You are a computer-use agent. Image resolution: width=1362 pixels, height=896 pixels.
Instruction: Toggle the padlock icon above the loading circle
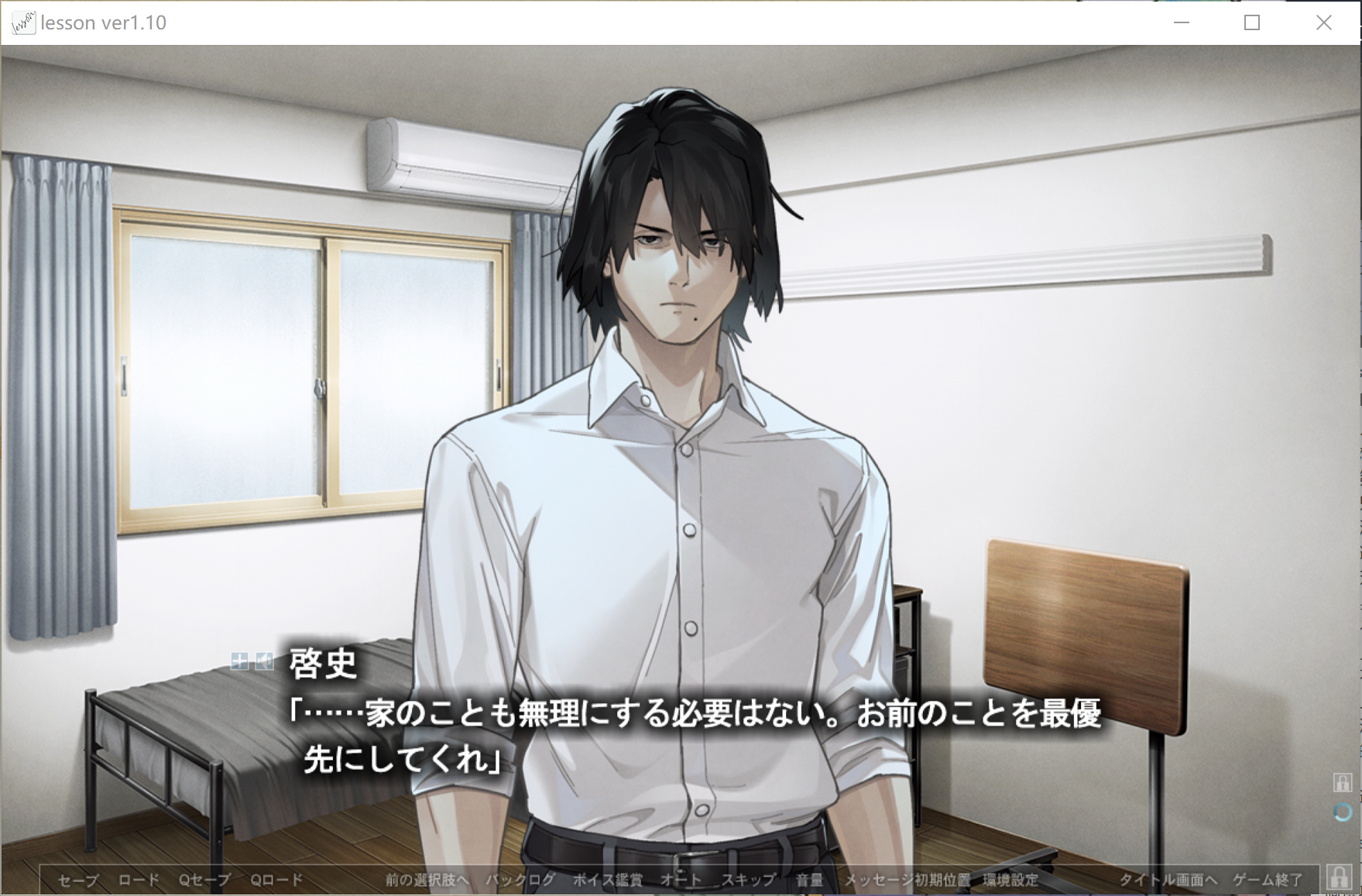coord(1342,782)
